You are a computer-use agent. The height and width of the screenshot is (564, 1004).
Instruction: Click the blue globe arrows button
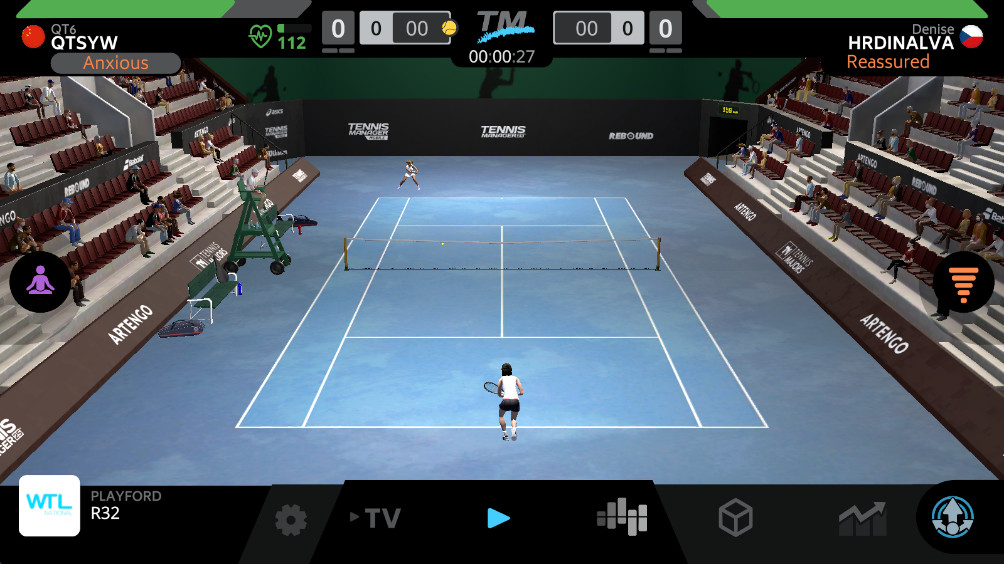(951, 517)
